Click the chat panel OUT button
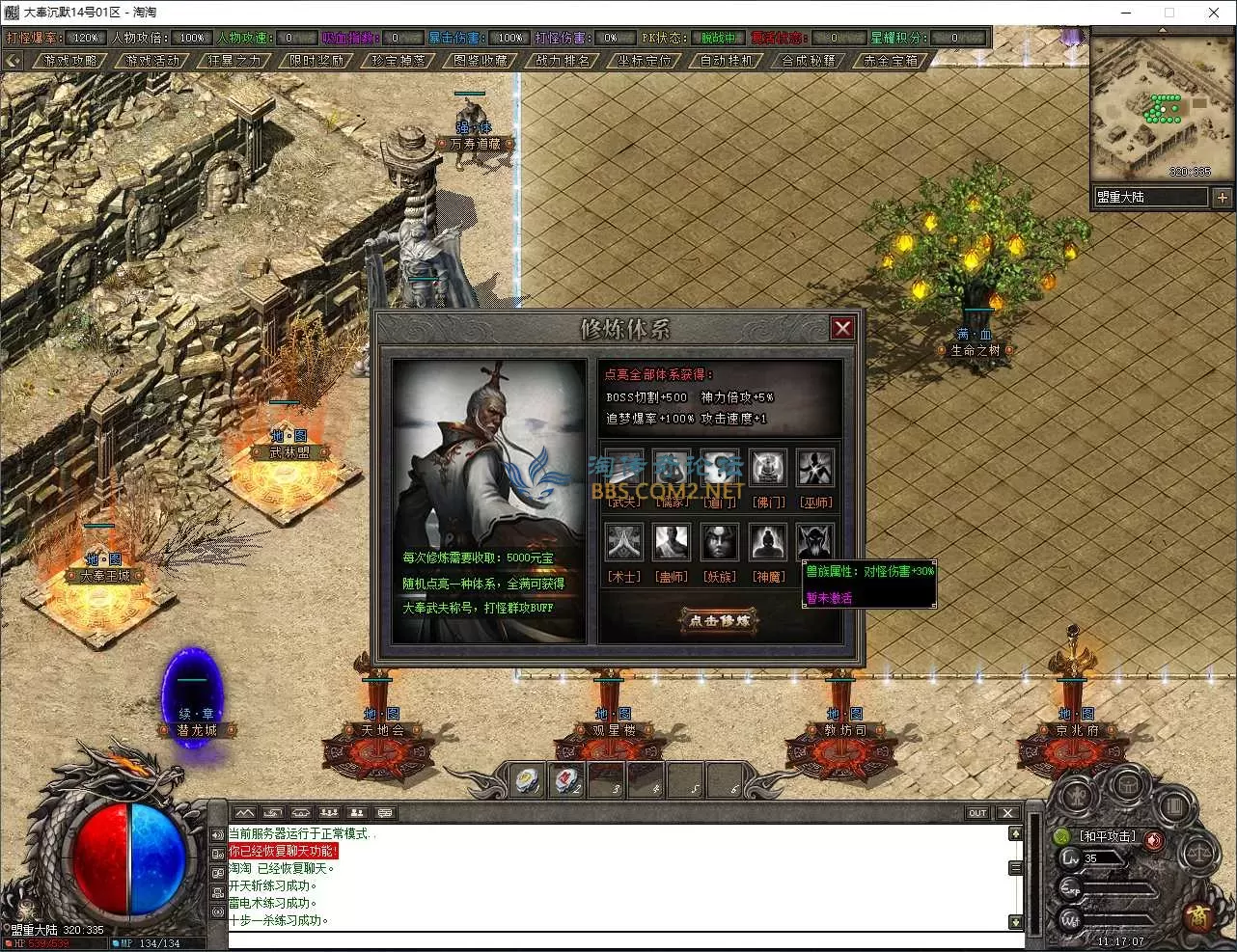 pyautogui.click(x=977, y=813)
